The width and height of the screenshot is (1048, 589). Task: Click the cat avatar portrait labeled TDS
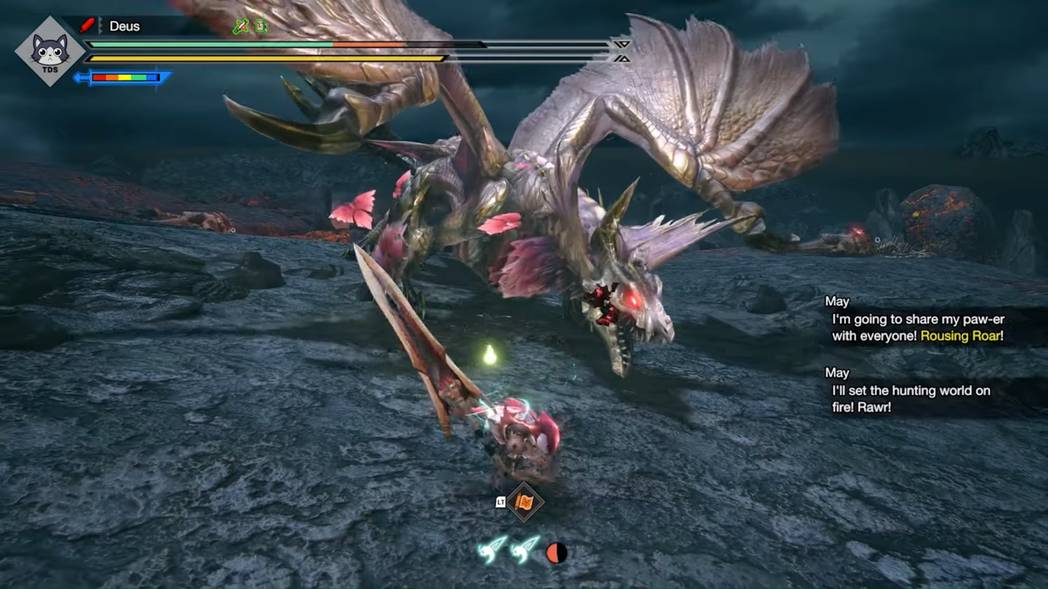(x=49, y=52)
